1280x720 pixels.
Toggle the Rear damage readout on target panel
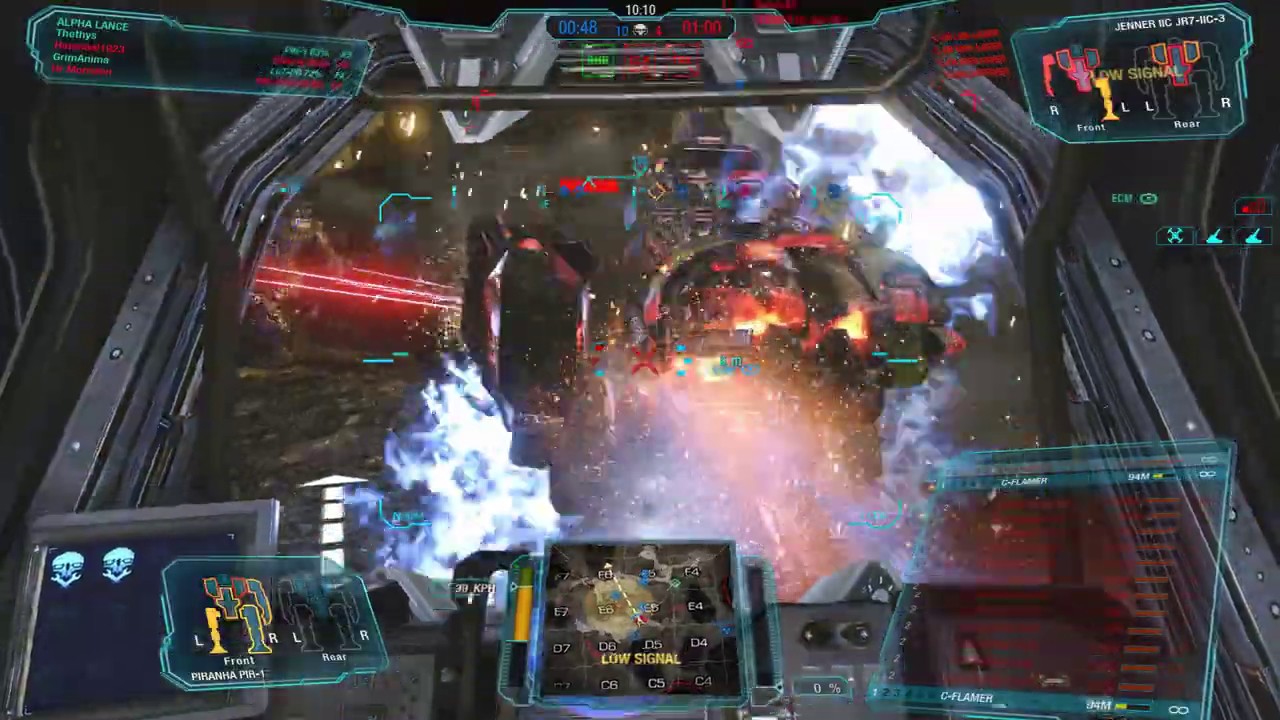click(x=1187, y=123)
